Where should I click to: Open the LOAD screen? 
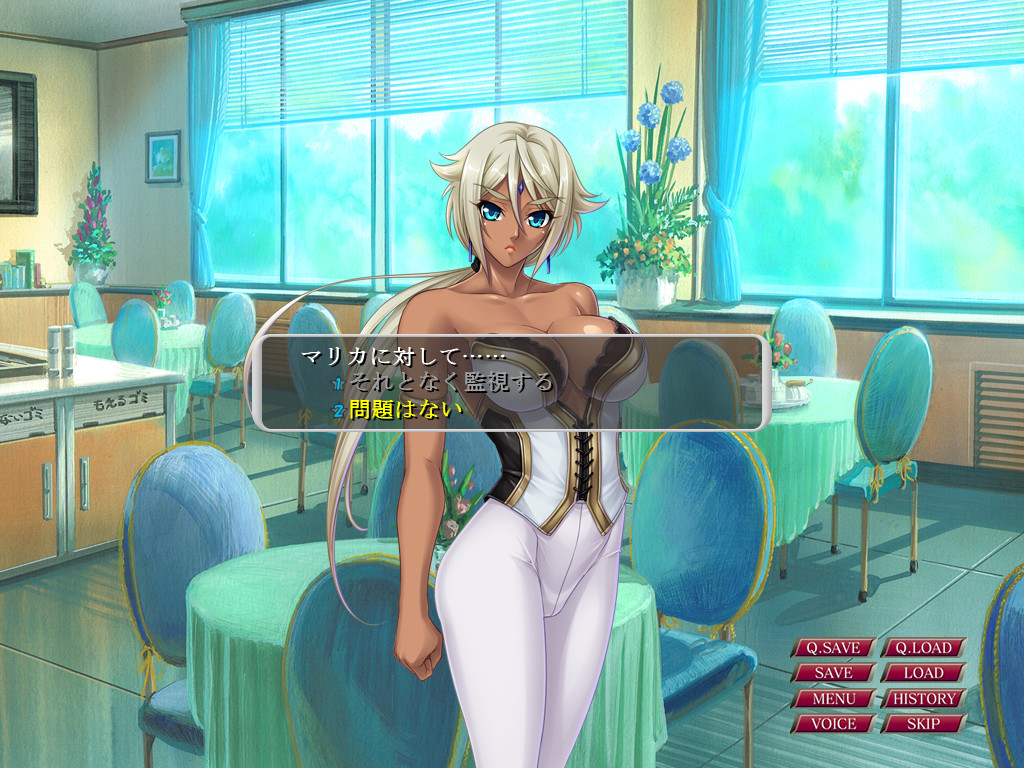[x=923, y=673]
